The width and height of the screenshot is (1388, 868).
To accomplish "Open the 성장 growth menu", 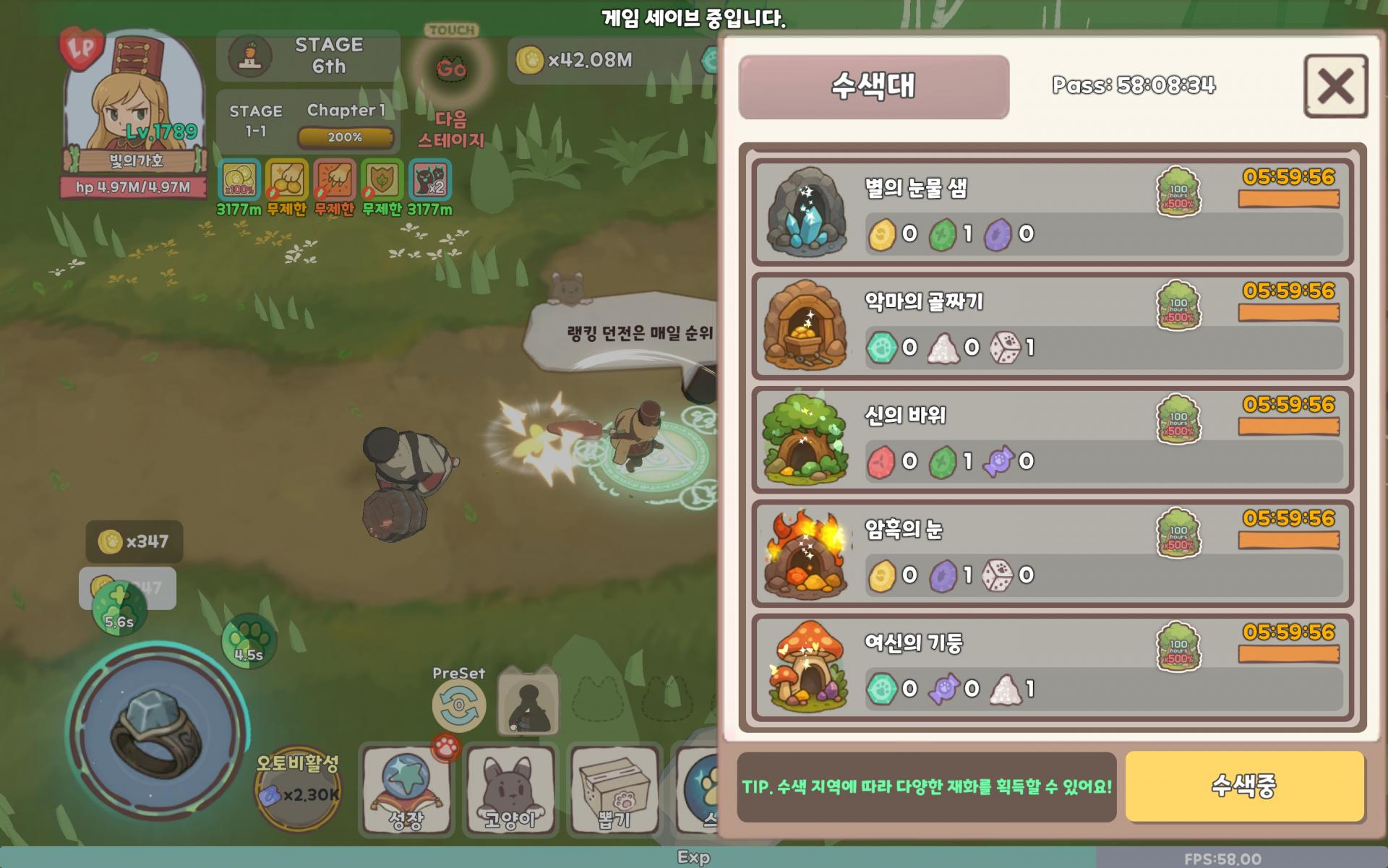I will tap(406, 789).
